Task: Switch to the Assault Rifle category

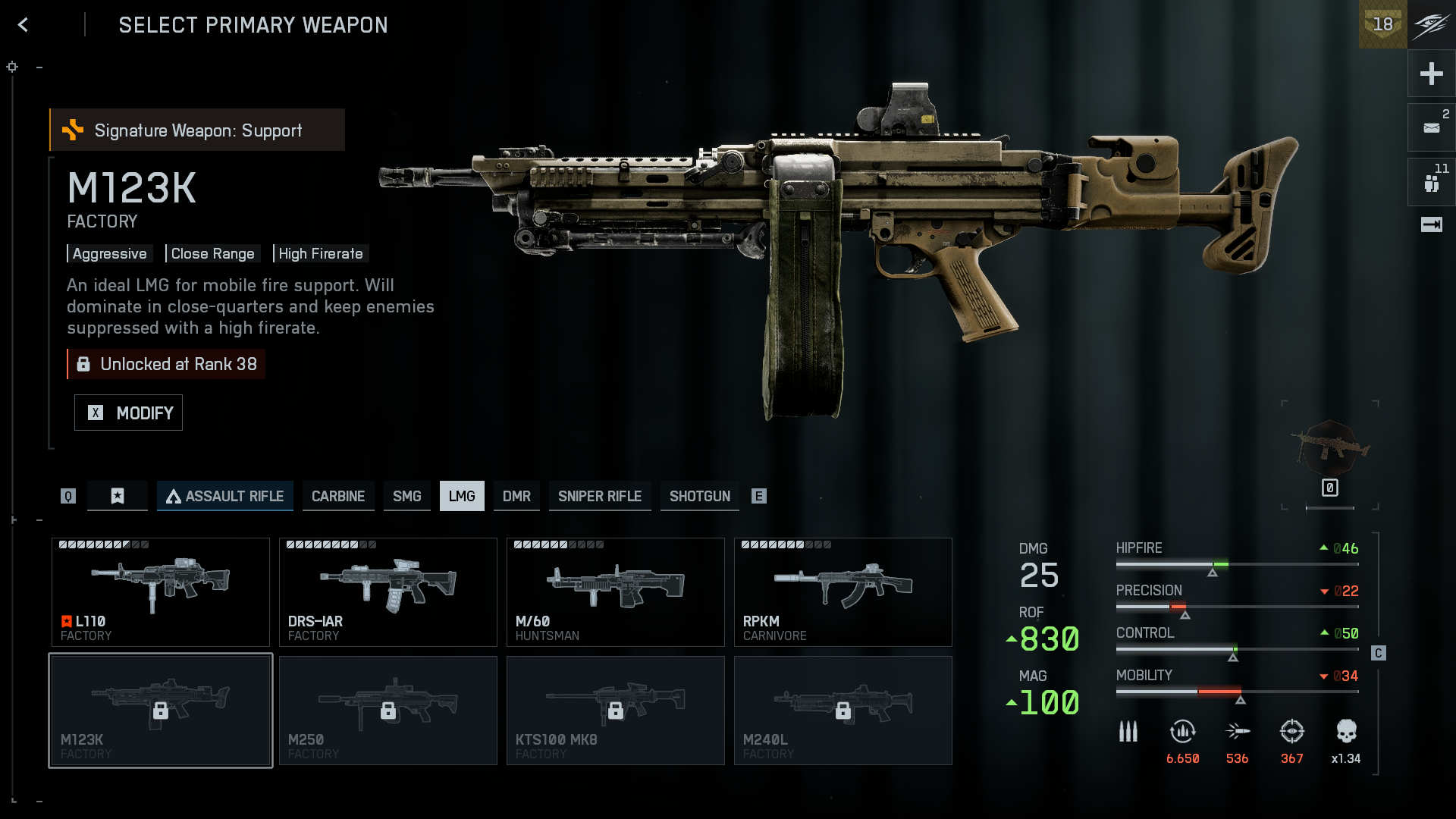Action: click(x=225, y=496)
